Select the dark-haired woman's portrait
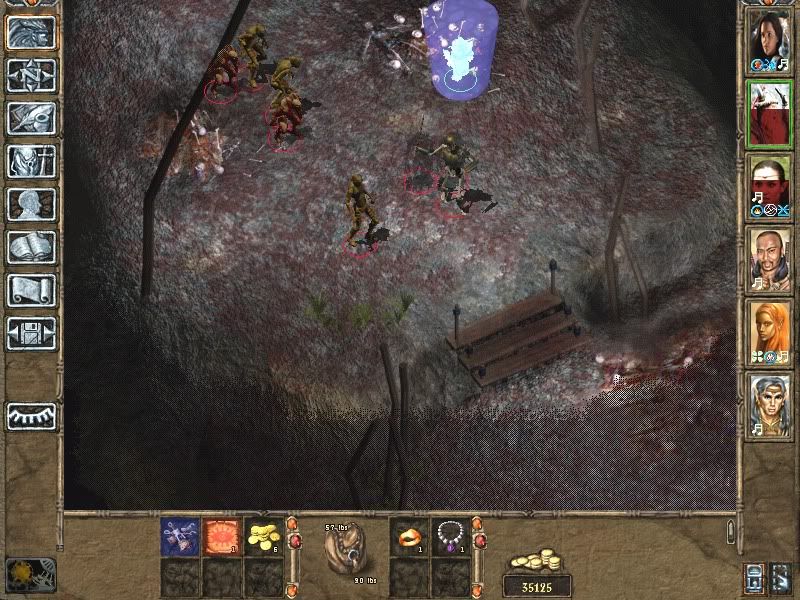Image resolution: width=800 pixels, height=600 pixels. point(770,40)
